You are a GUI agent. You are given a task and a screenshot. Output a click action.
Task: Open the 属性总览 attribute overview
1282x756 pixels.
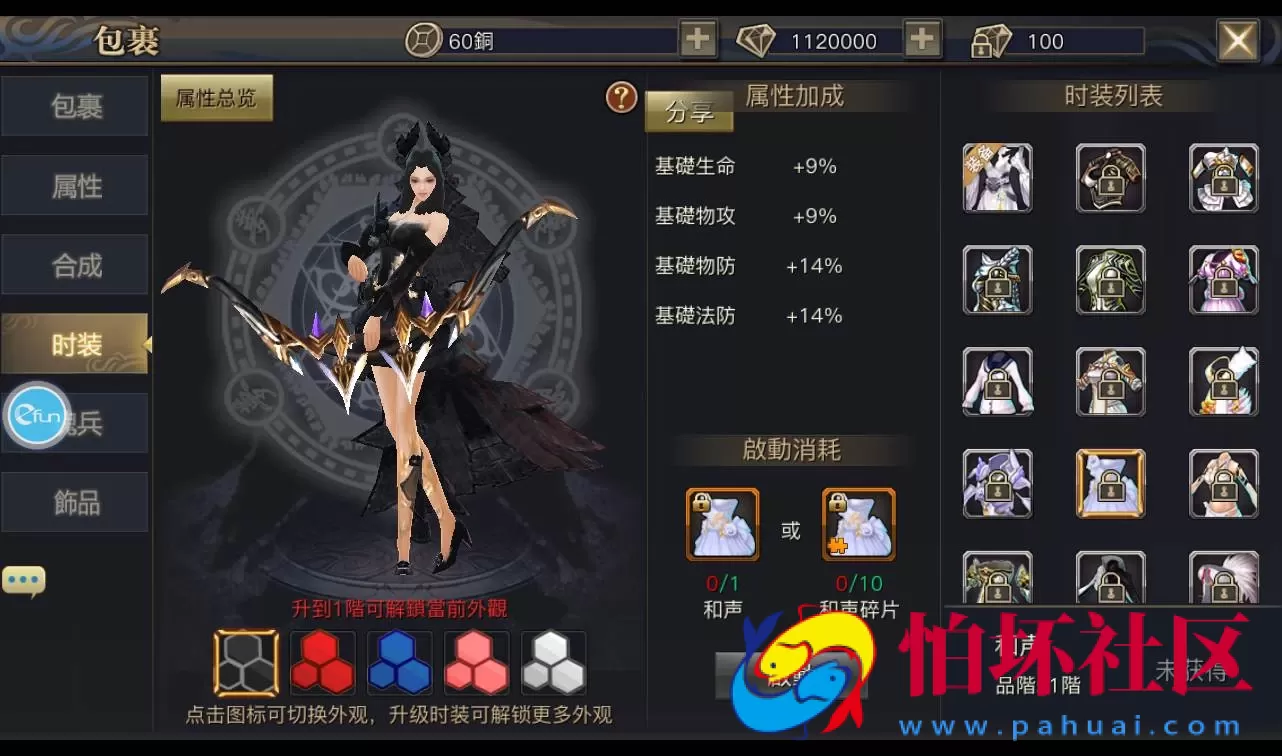216,98
